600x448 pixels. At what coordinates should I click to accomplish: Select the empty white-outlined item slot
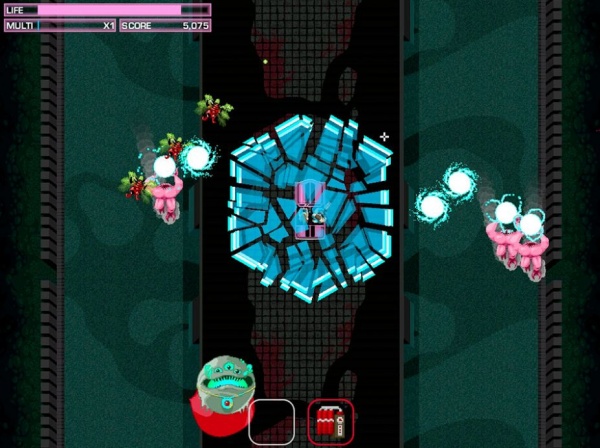click(271, 421)
